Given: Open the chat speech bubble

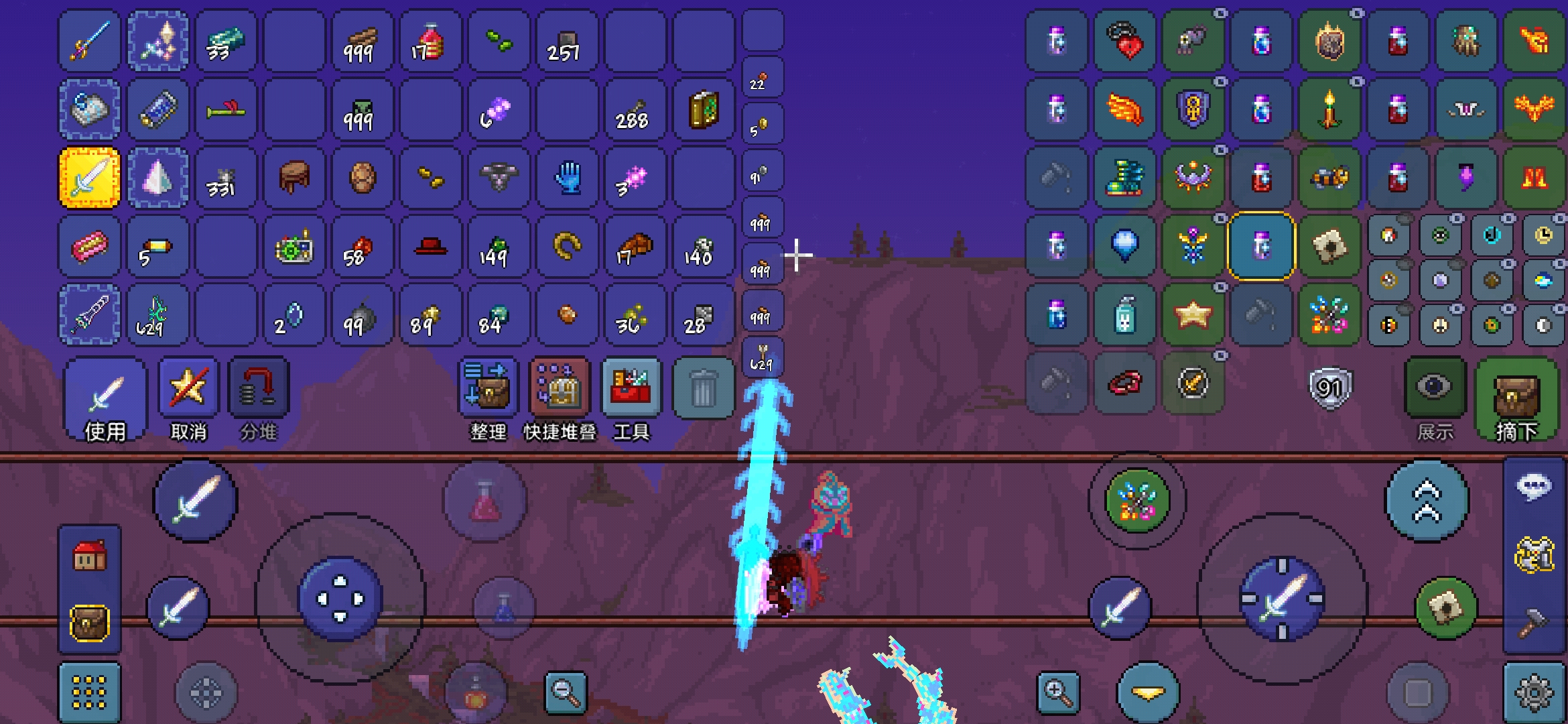Looking at the screenshot, I should click(x=1533, y=487).
